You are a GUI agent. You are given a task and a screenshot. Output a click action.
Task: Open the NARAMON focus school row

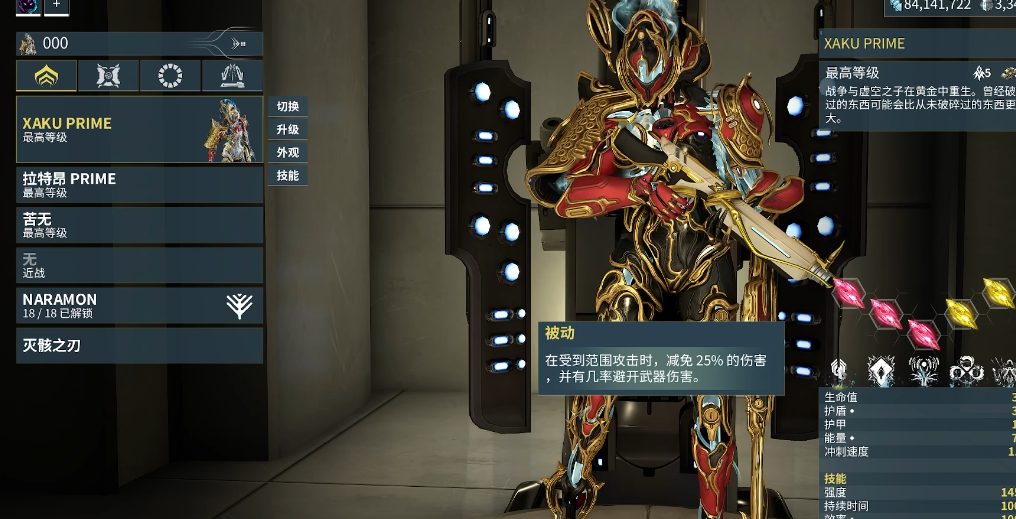point(139,305)
